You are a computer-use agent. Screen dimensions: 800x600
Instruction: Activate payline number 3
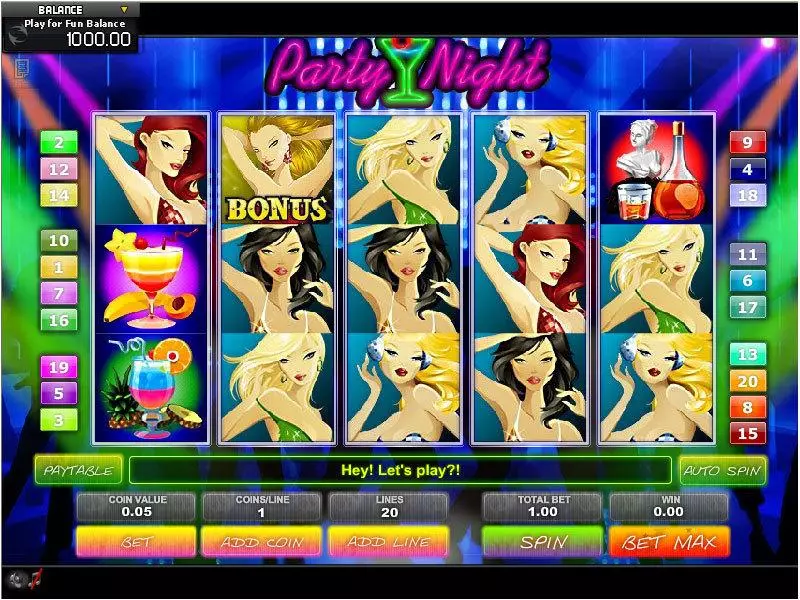58,420
